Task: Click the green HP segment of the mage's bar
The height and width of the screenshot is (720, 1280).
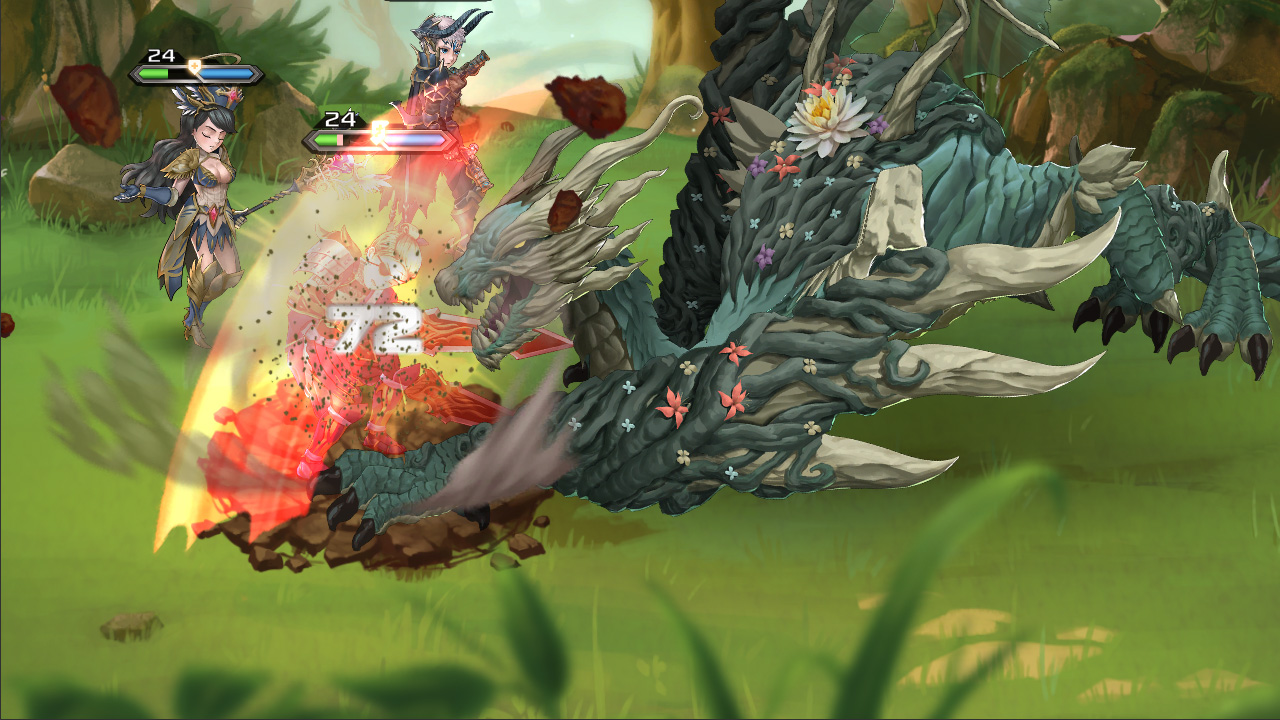Action: click(x=152, y=72)
